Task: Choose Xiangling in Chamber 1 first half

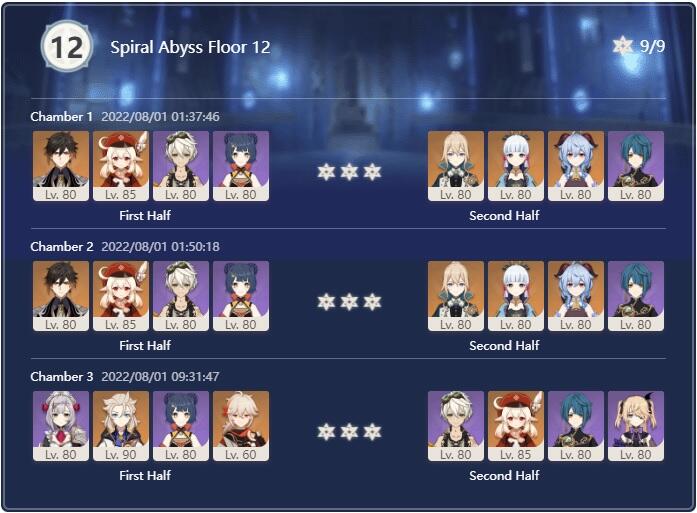Action: click(x=241, y=164)
